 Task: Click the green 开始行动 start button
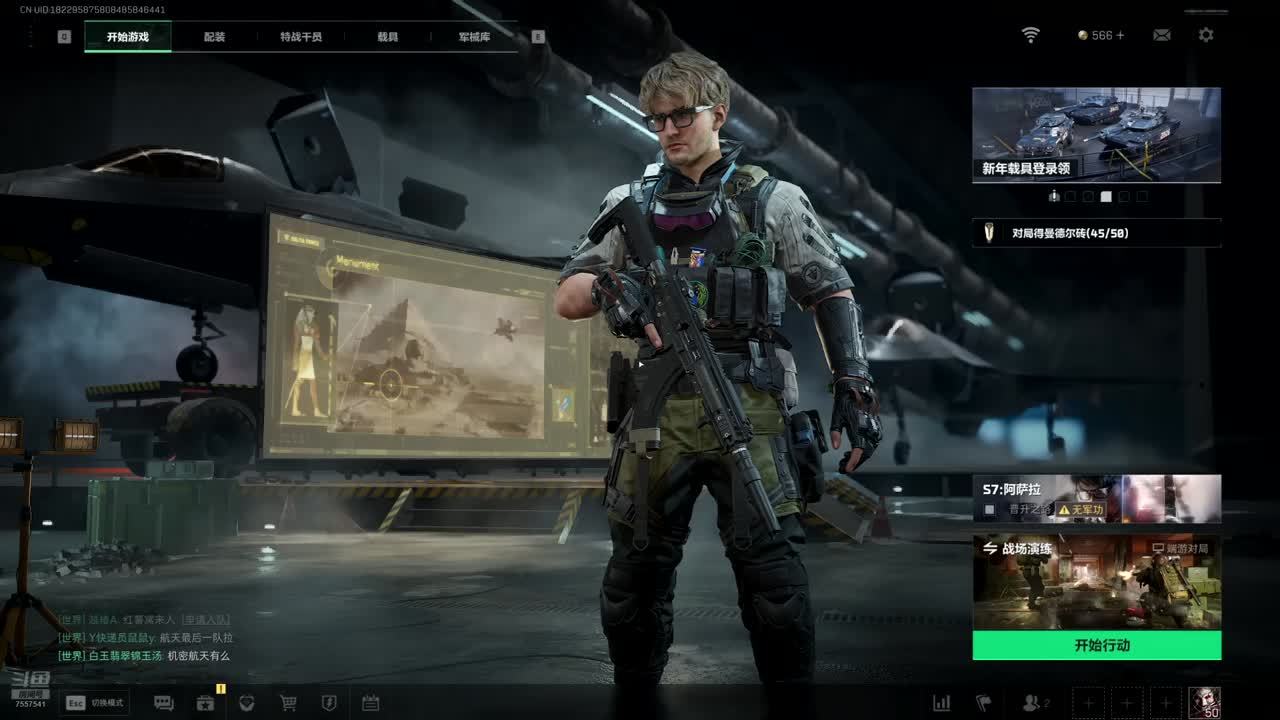click(1096, 645)
